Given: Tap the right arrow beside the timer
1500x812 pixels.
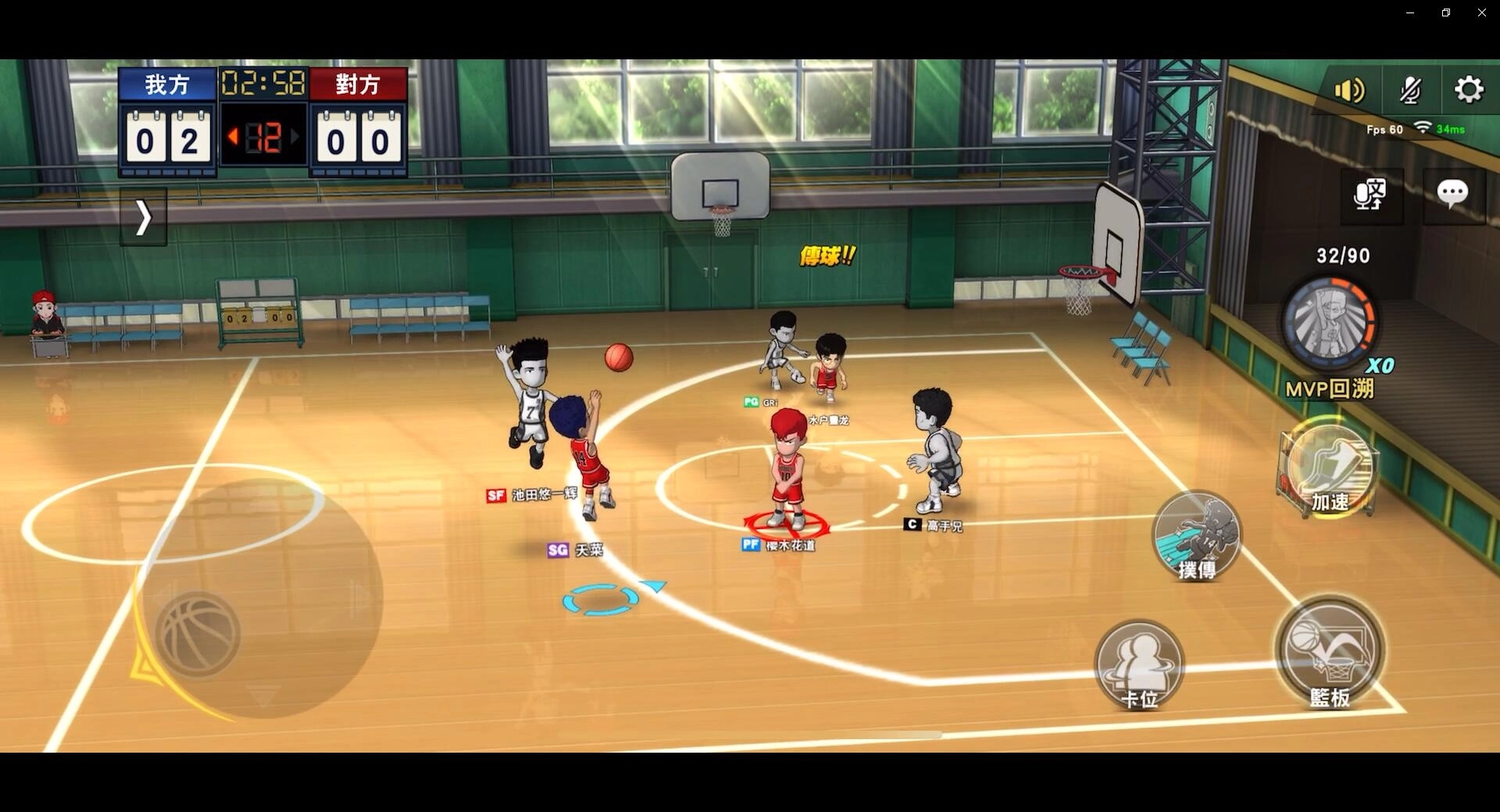Looking at the screenshot, I should coord(295,135).
